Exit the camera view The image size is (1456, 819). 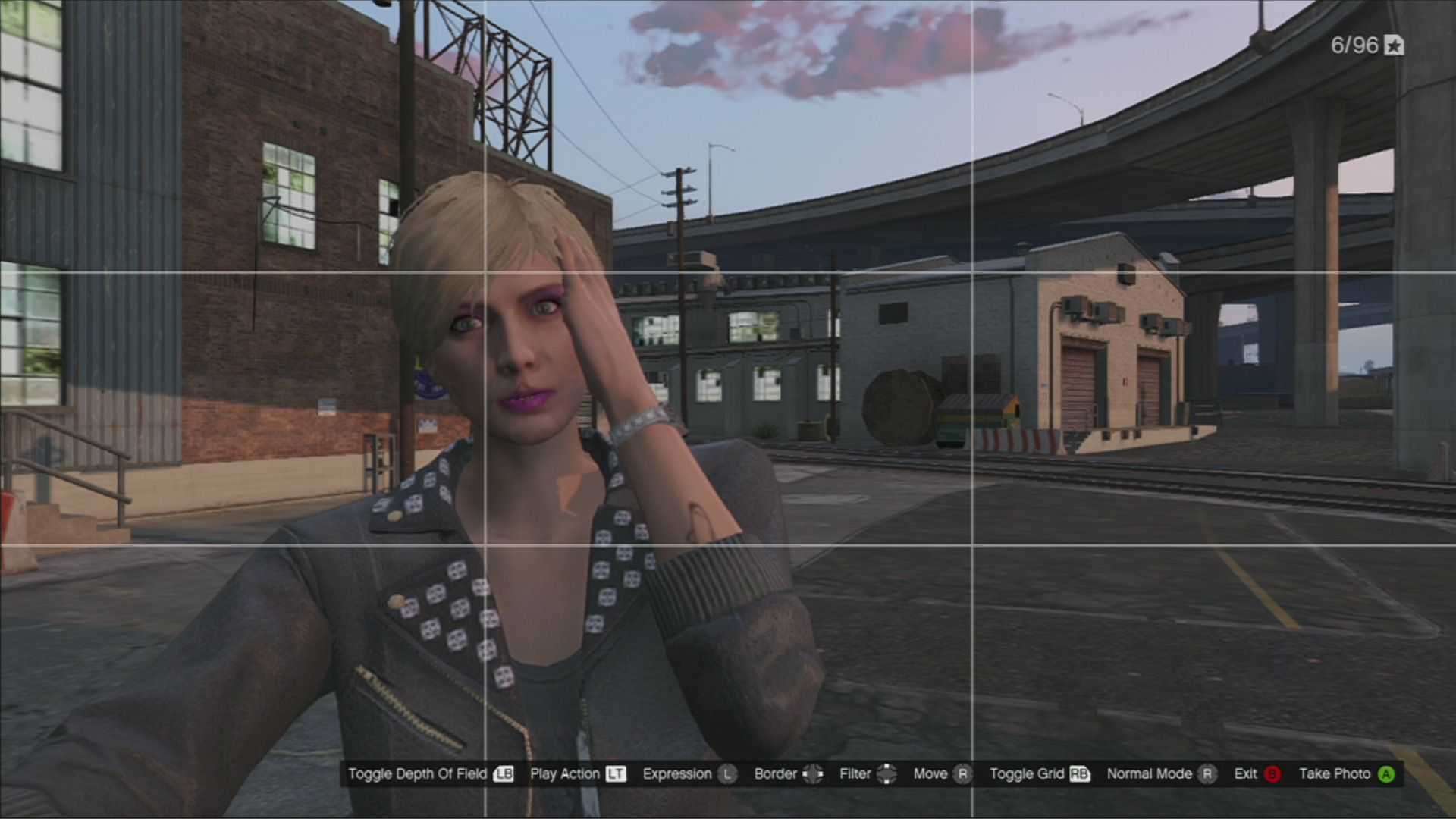coord(1257,774)
